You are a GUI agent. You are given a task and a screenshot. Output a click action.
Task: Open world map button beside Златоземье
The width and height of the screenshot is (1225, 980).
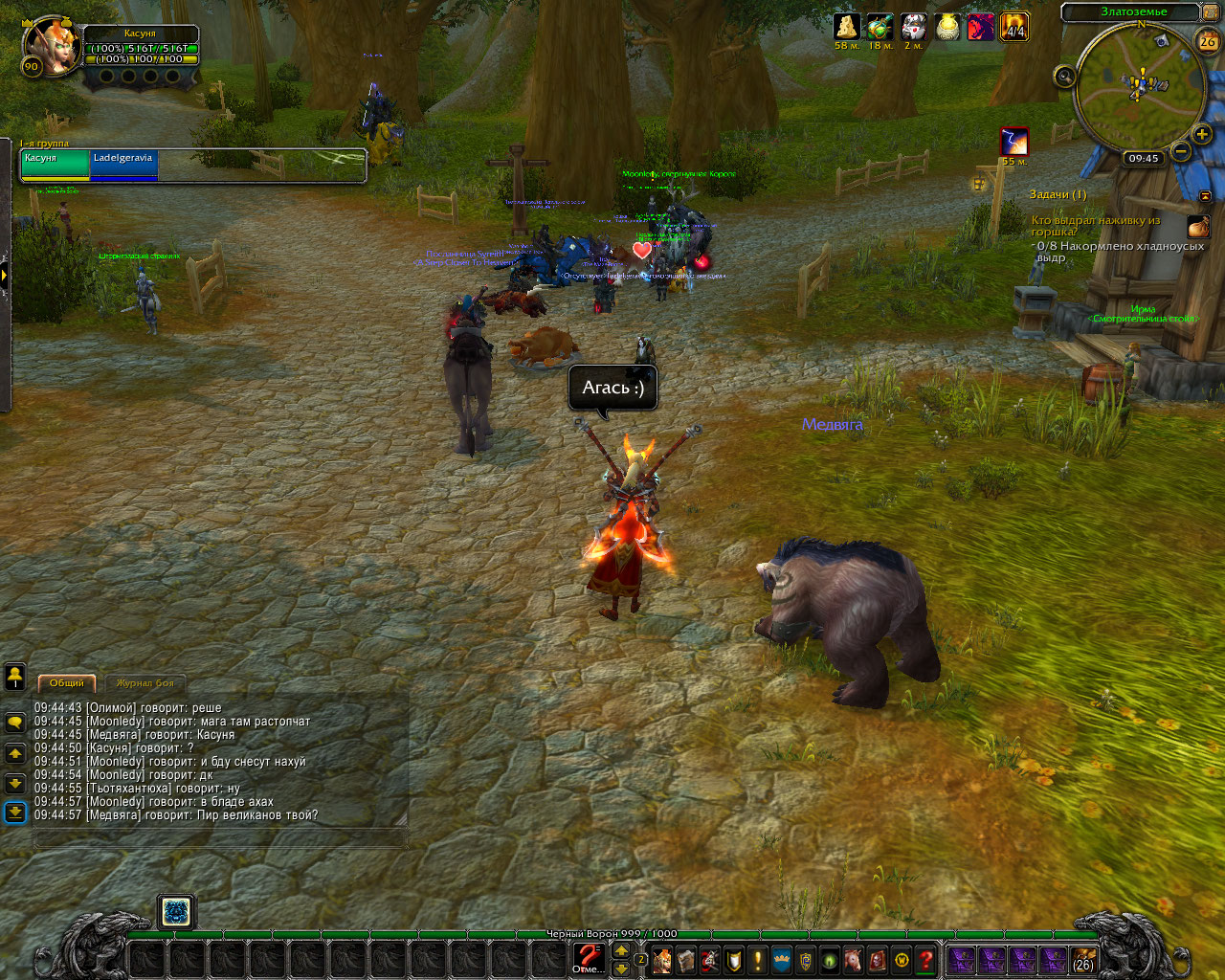point(1210,12)
